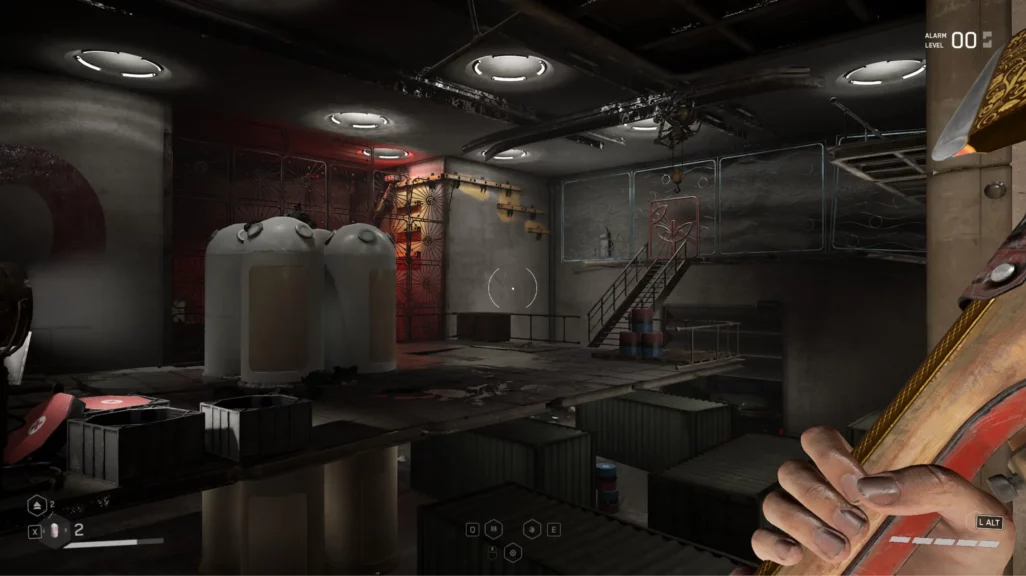Click the eject-arrow hexagon icon

pyautogui.click(x=35, y=506)
